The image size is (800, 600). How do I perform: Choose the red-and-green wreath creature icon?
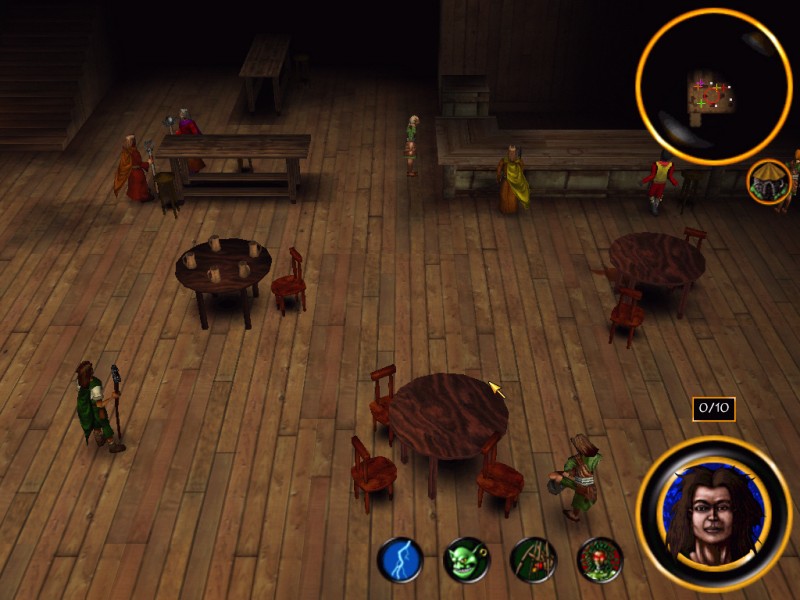(600, 560)
